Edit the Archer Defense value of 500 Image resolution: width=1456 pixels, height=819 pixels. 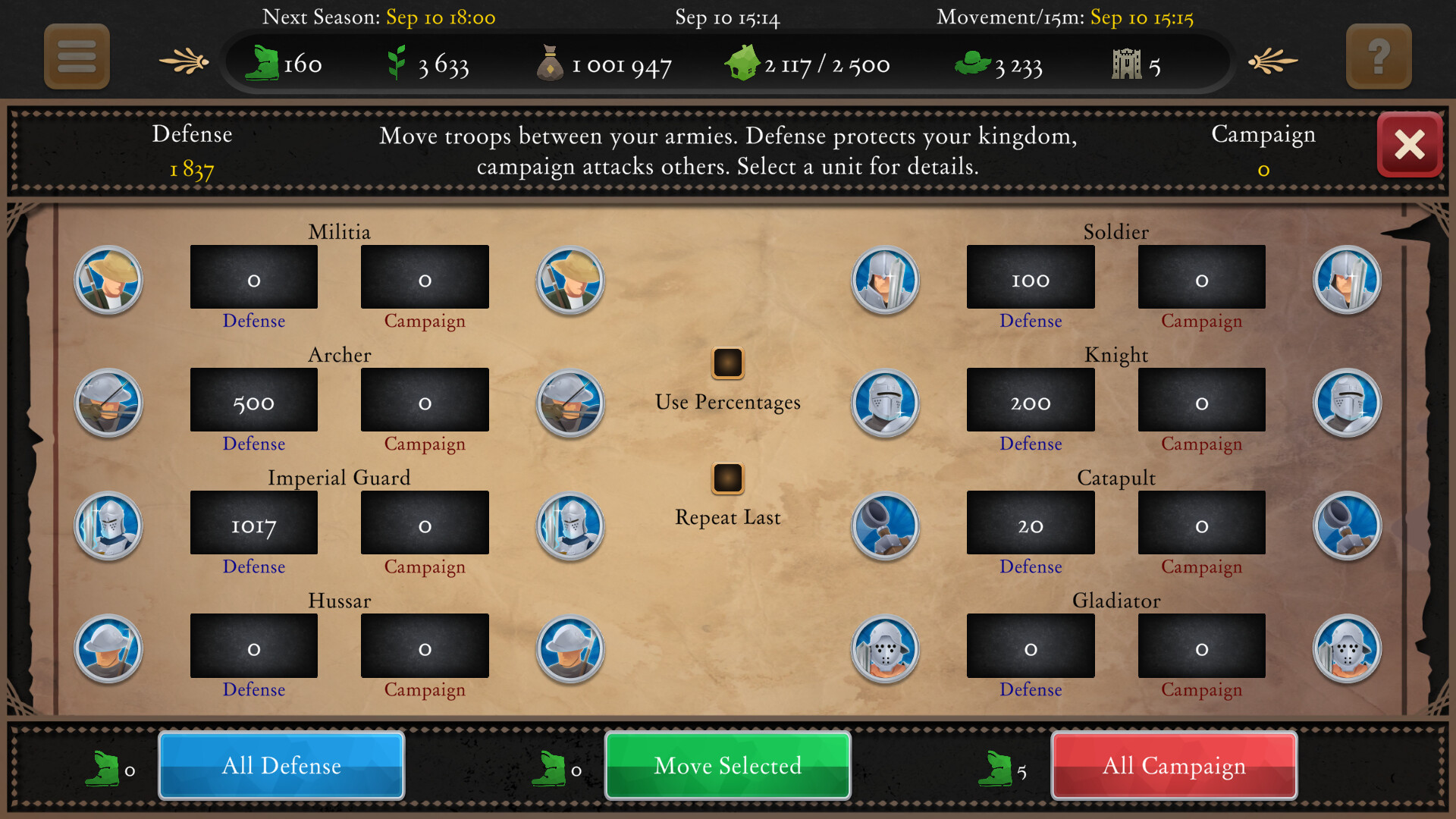pyautogui.click(x=253, y=400)
